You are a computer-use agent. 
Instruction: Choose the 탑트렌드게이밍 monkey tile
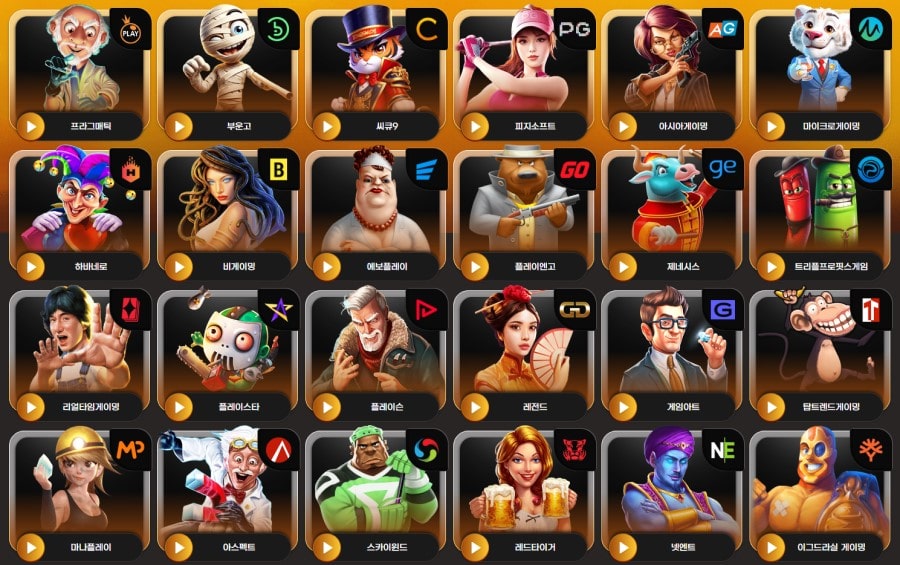pyautogui.click(x=822, y=350)
